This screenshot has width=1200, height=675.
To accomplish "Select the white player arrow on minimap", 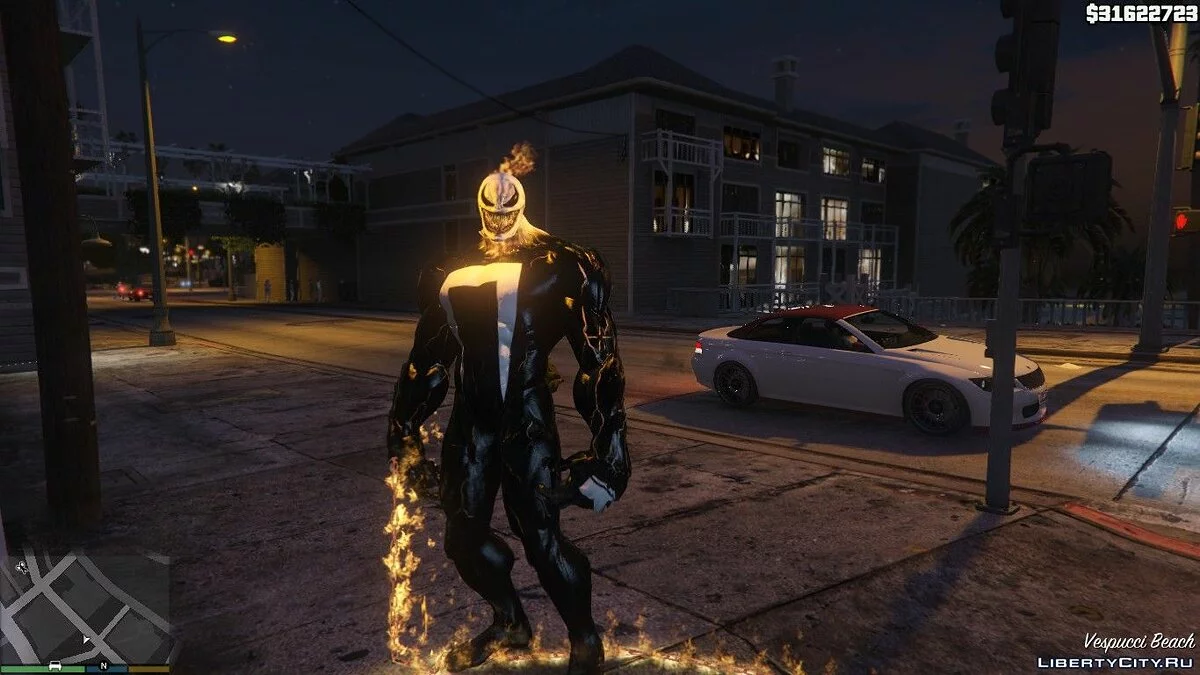I will click(87, 638).
